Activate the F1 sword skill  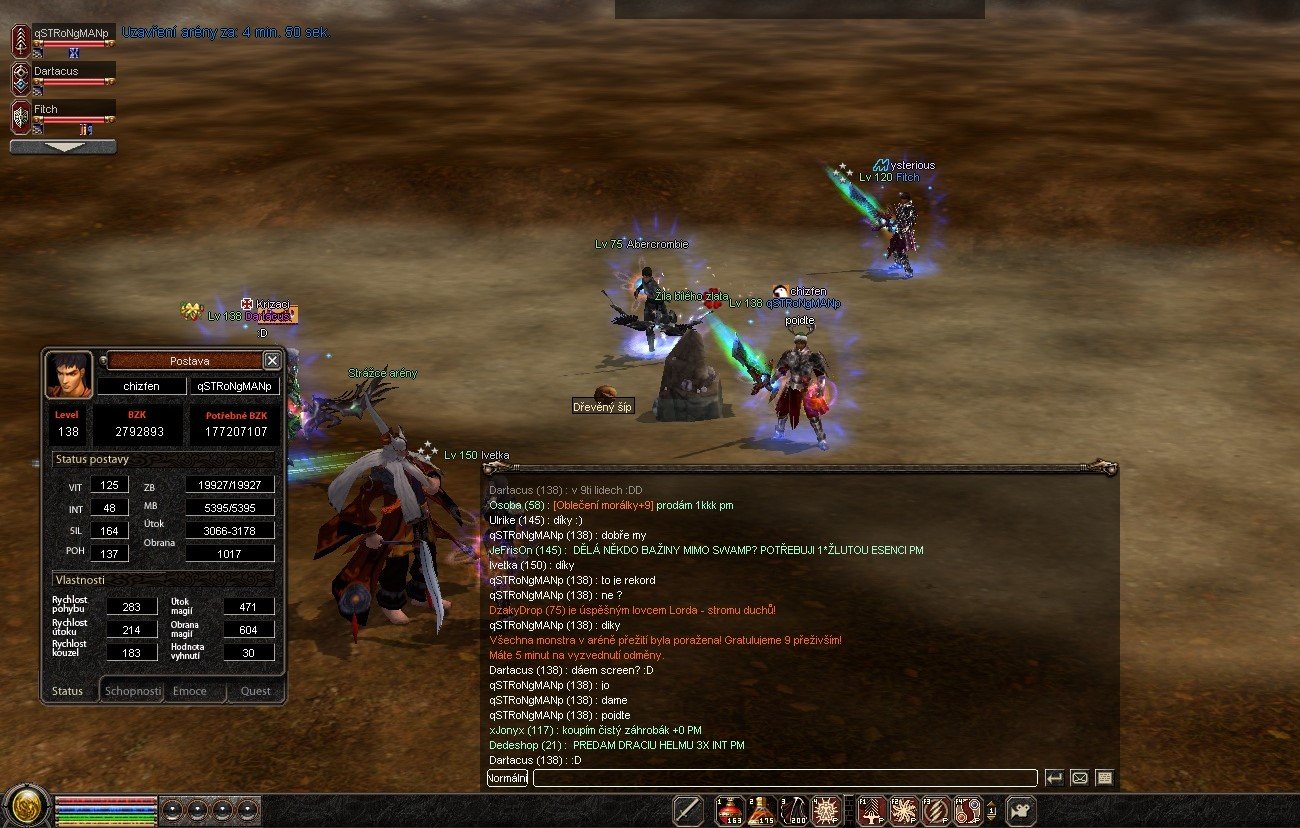pos(872,809)
